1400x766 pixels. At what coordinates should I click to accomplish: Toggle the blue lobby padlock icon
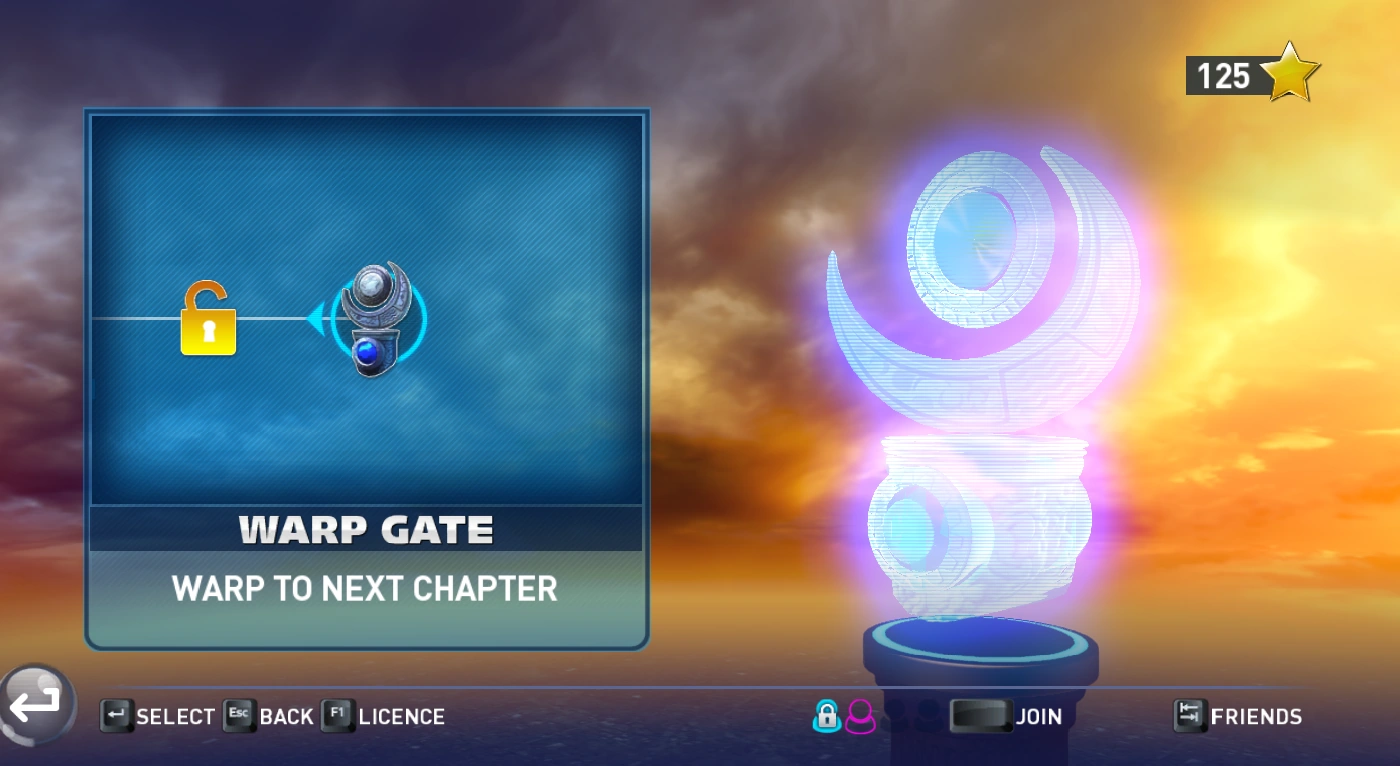coord(827,716)
